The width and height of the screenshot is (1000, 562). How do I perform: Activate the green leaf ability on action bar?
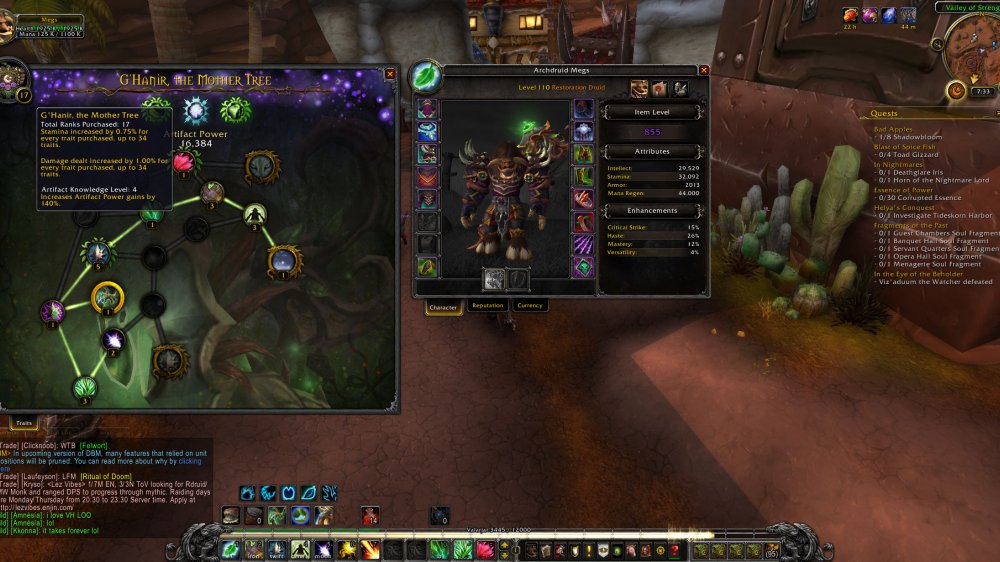pos(230,549)
